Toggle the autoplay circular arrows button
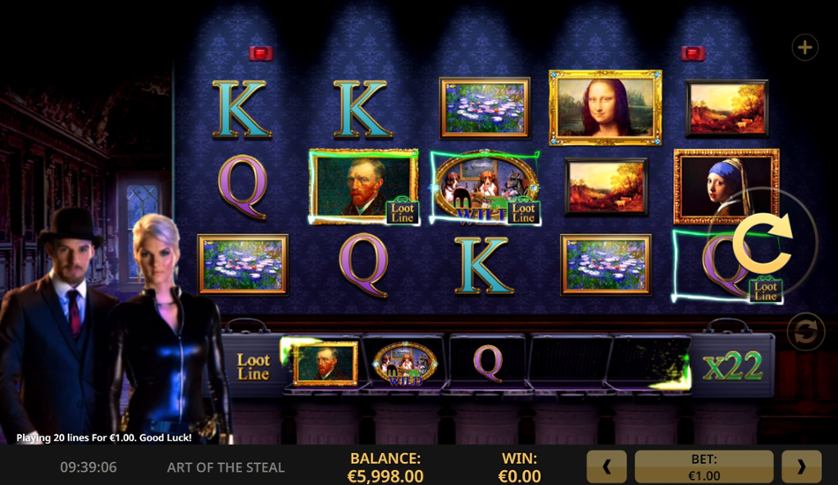The height and width of the screenshot is (485, 838). click(x=805, y=333)
